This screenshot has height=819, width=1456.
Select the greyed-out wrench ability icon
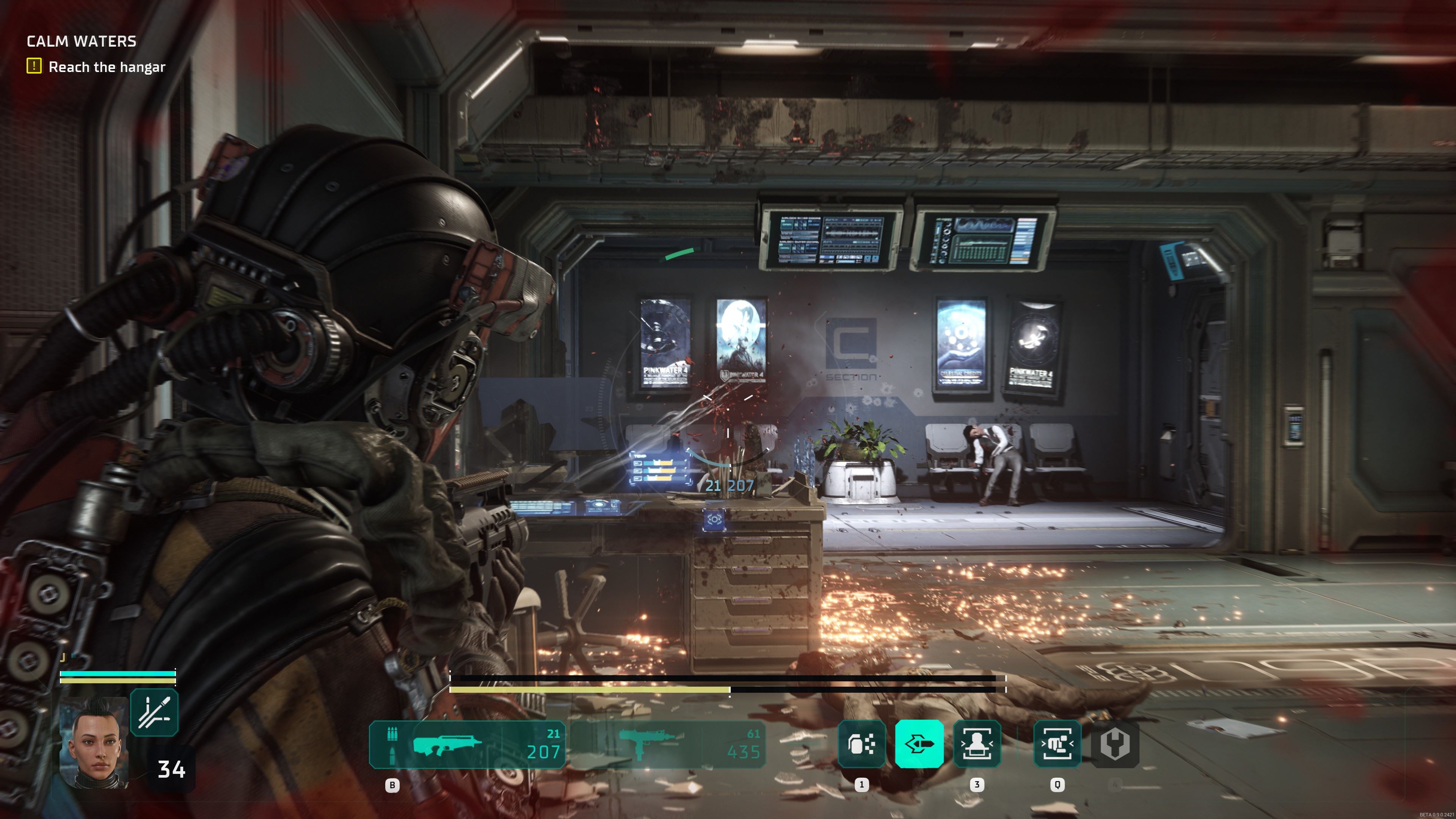tap(1115, 744)
